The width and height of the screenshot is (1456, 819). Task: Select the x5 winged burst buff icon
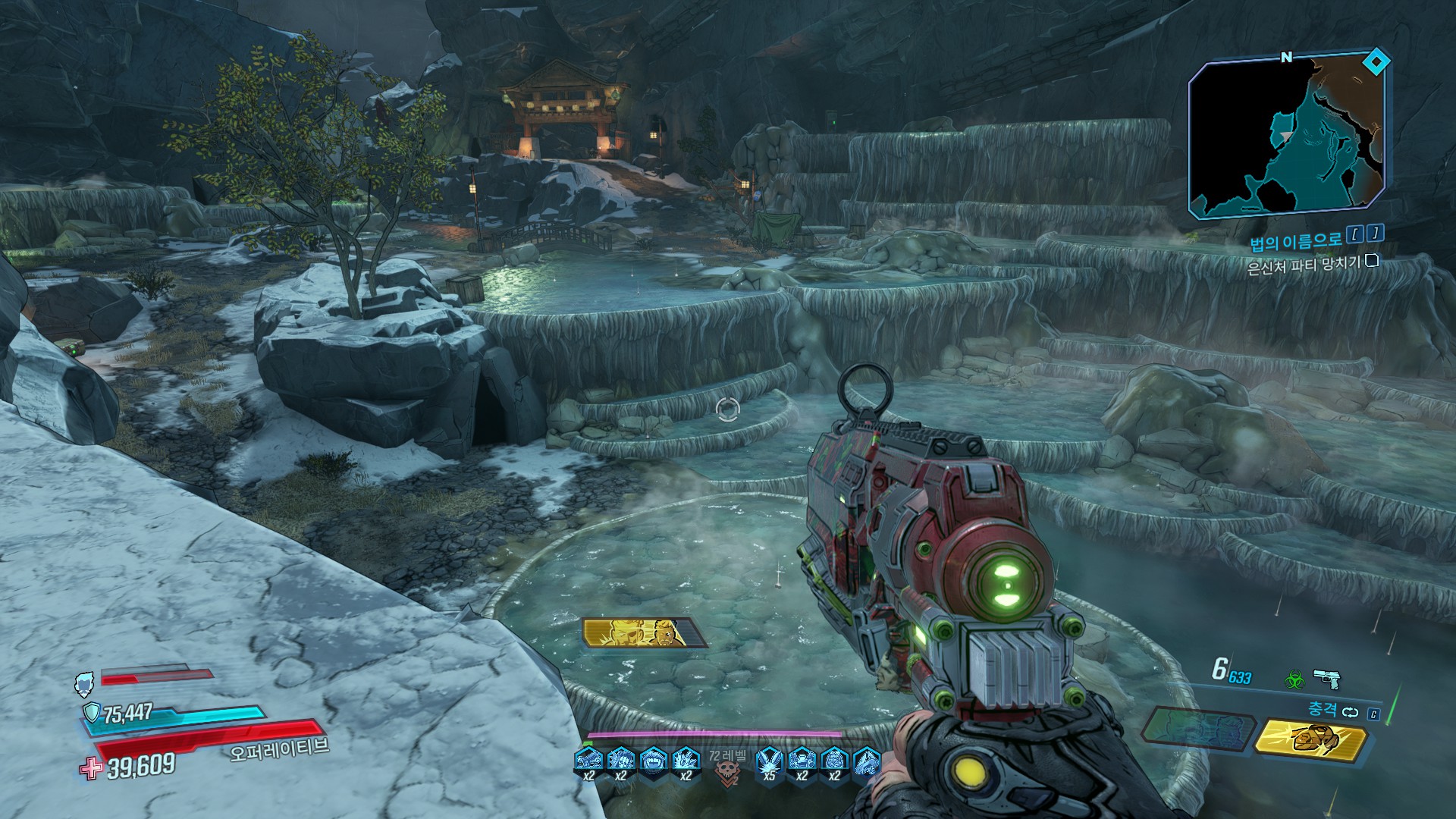pyautogui.click(x=769, y=761)
